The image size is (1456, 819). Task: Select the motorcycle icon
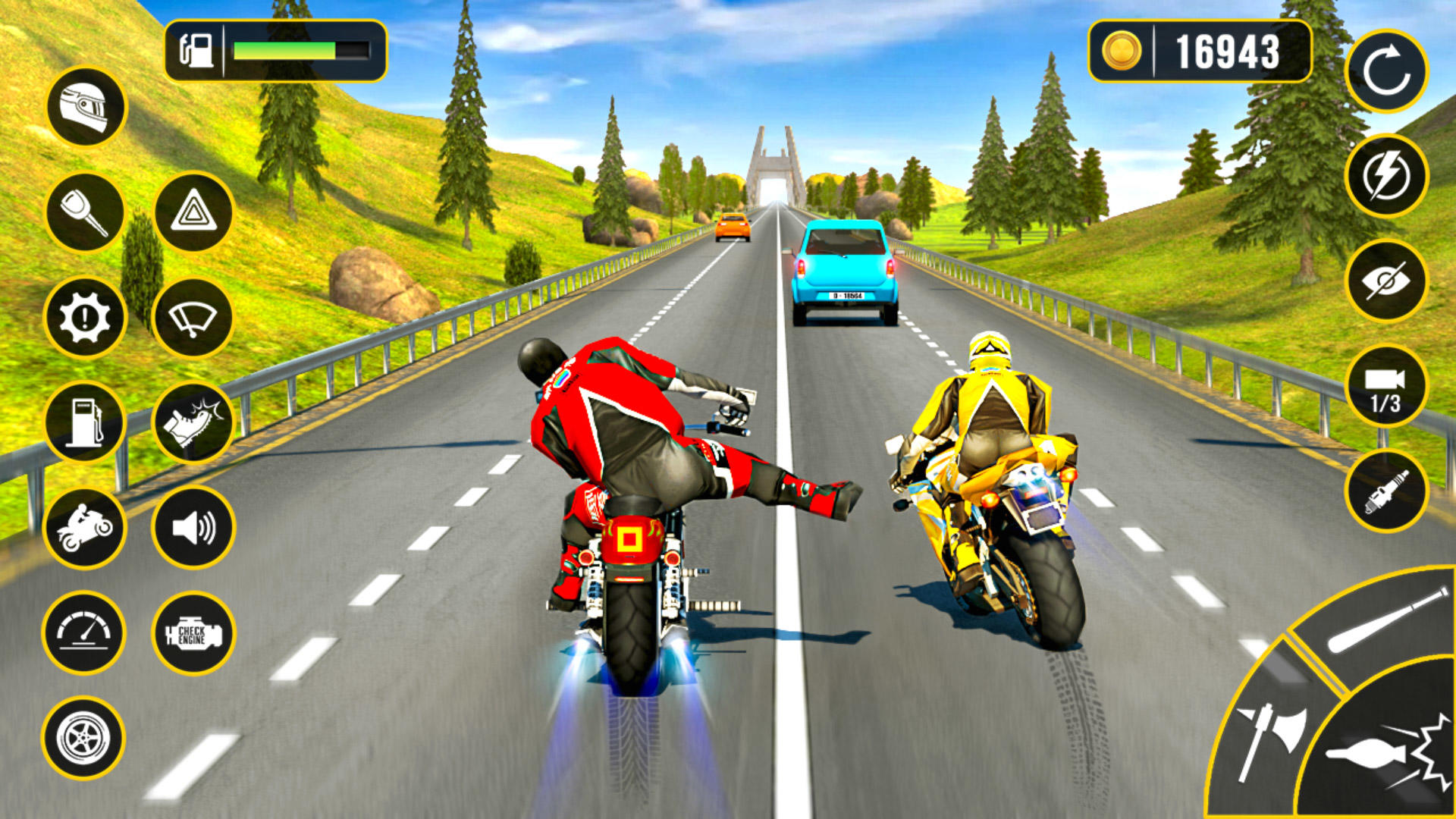[86, 526]
